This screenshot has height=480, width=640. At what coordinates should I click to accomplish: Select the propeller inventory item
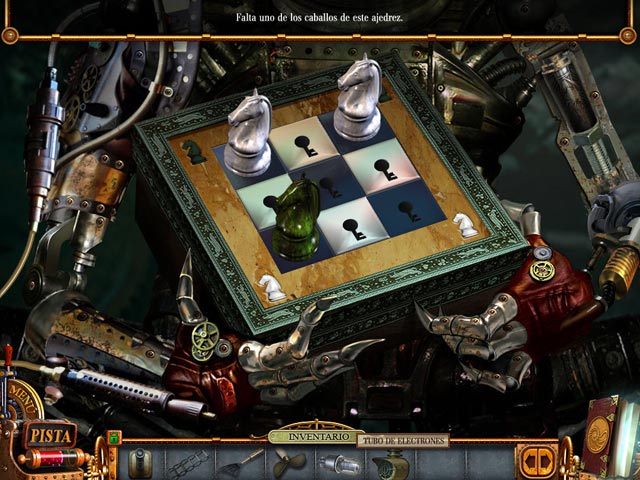click(x=288, y=463)
